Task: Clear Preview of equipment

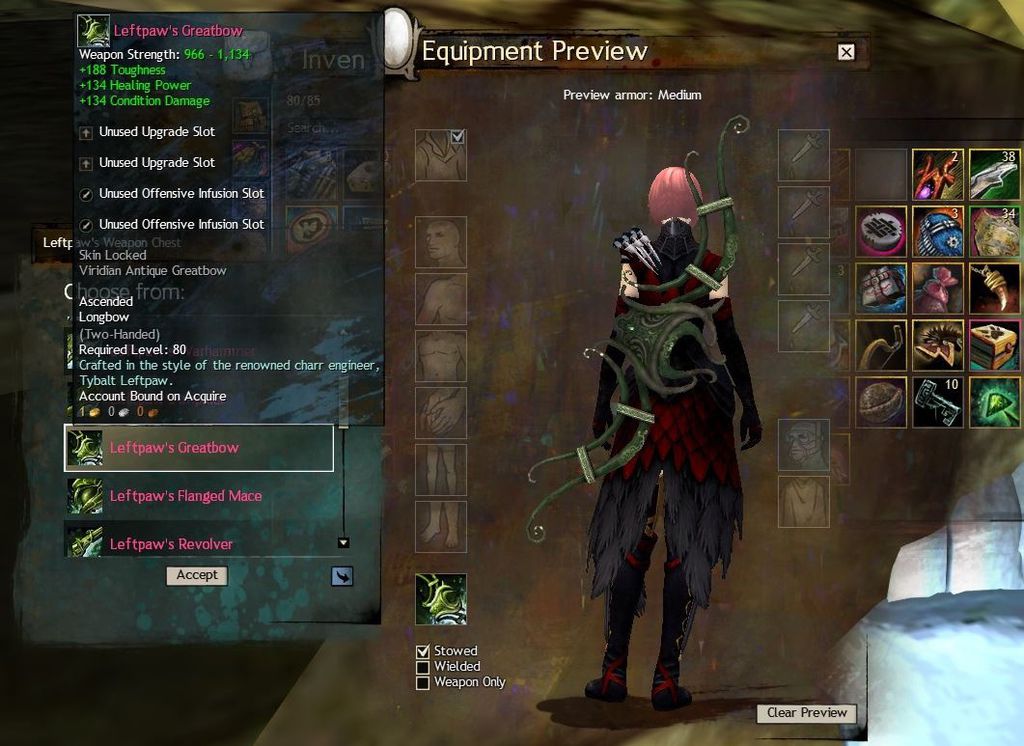Action: [x=806, y=713]
